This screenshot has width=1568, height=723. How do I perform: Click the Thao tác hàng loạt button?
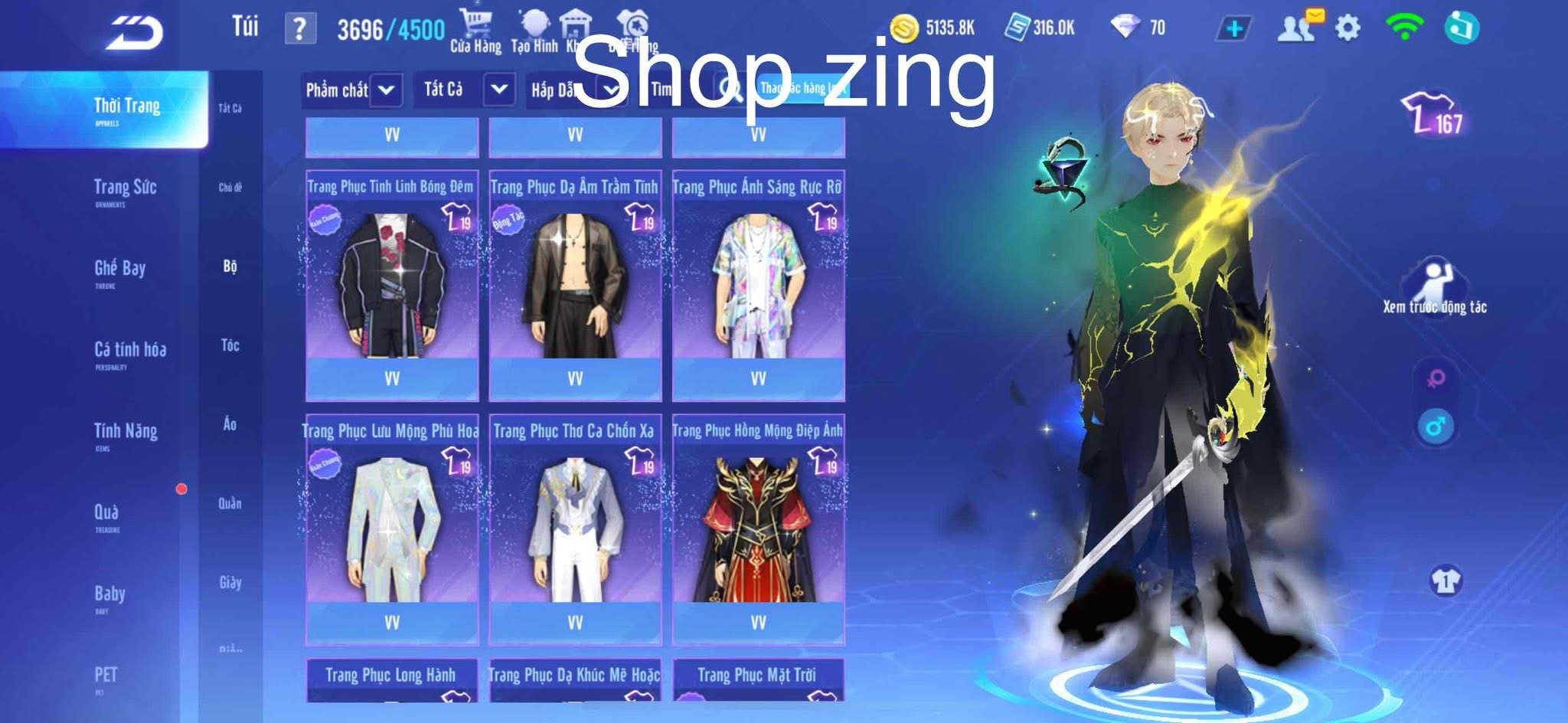[801, 90]
